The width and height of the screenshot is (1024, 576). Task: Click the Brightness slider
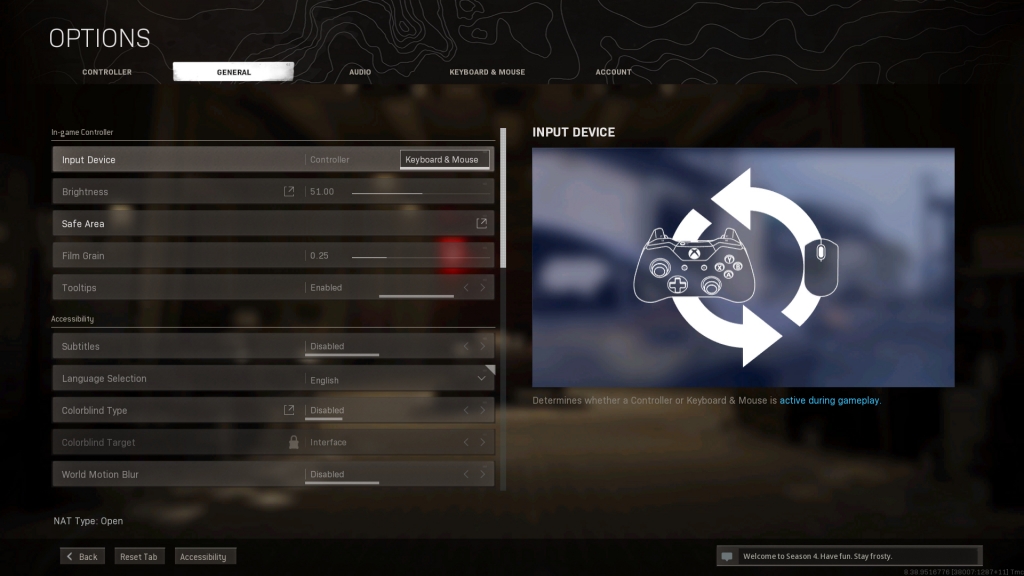[420, 192]
